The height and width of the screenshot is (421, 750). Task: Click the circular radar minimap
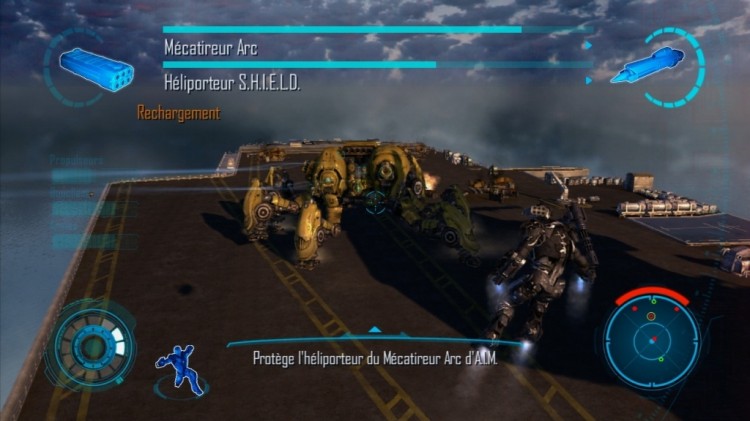[x=651, y=339]
